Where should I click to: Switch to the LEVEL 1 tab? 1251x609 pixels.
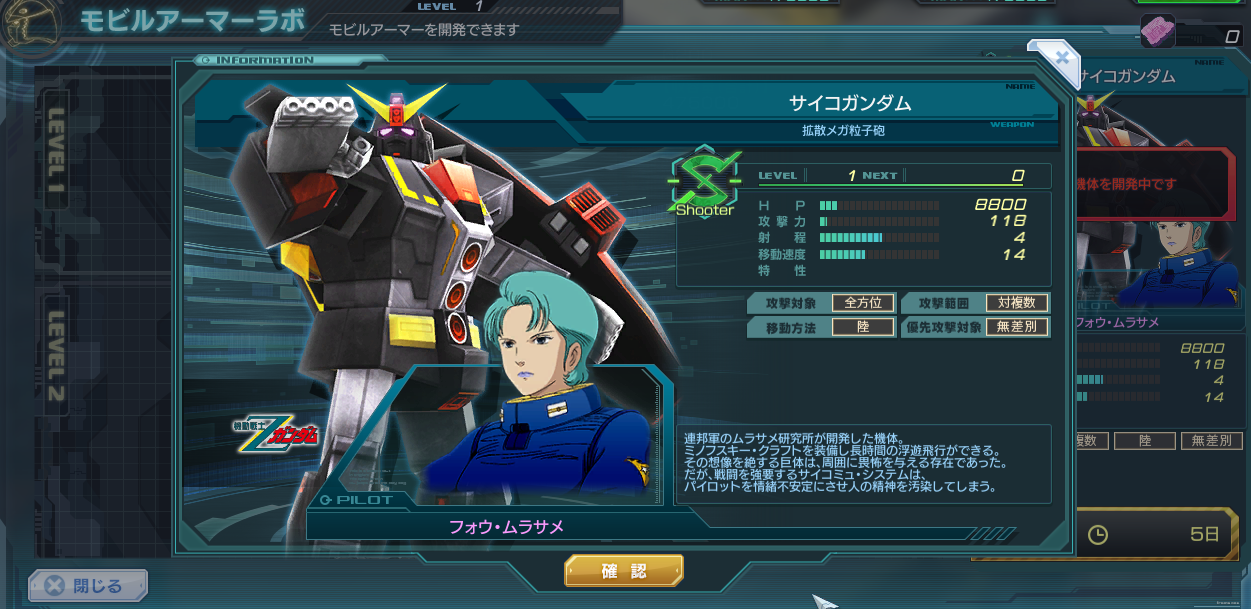(57, 149)
